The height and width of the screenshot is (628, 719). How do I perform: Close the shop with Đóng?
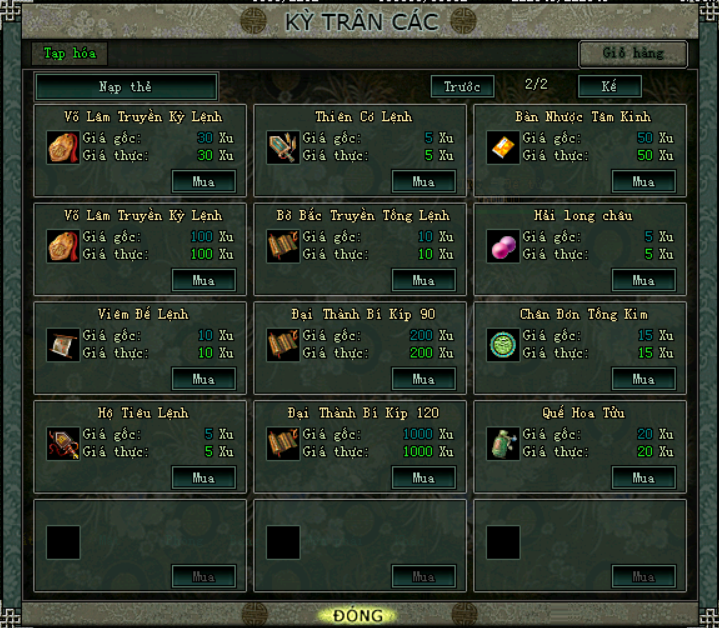click(358, 615)
